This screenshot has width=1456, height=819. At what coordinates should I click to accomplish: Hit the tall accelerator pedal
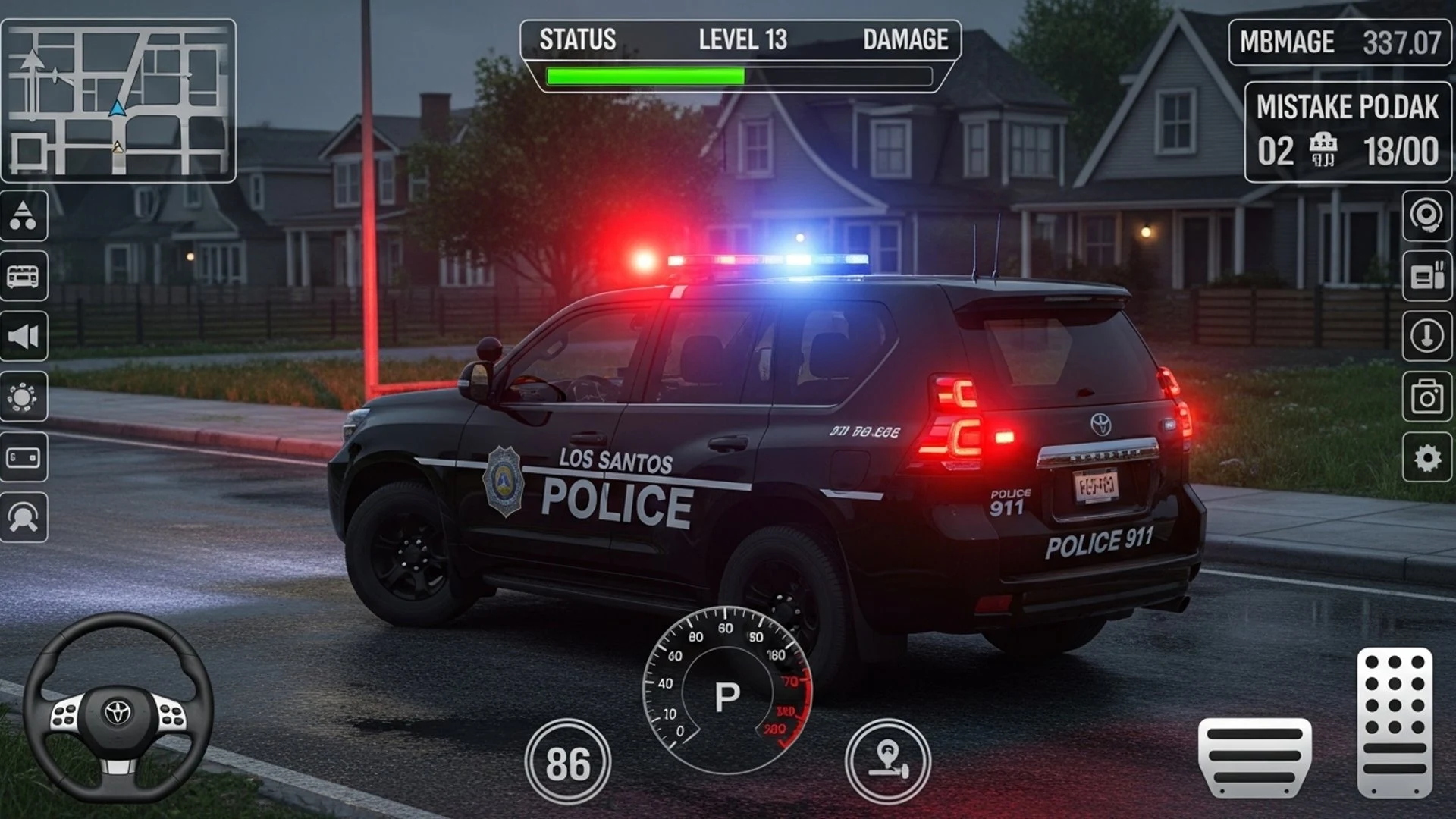[x=1395, y=722]
